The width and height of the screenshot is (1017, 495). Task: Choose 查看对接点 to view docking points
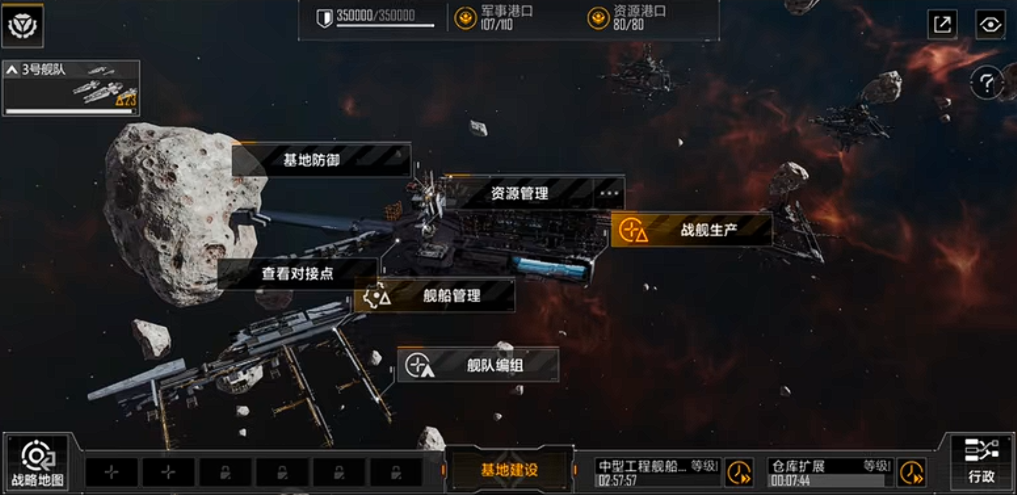point(297,273)
